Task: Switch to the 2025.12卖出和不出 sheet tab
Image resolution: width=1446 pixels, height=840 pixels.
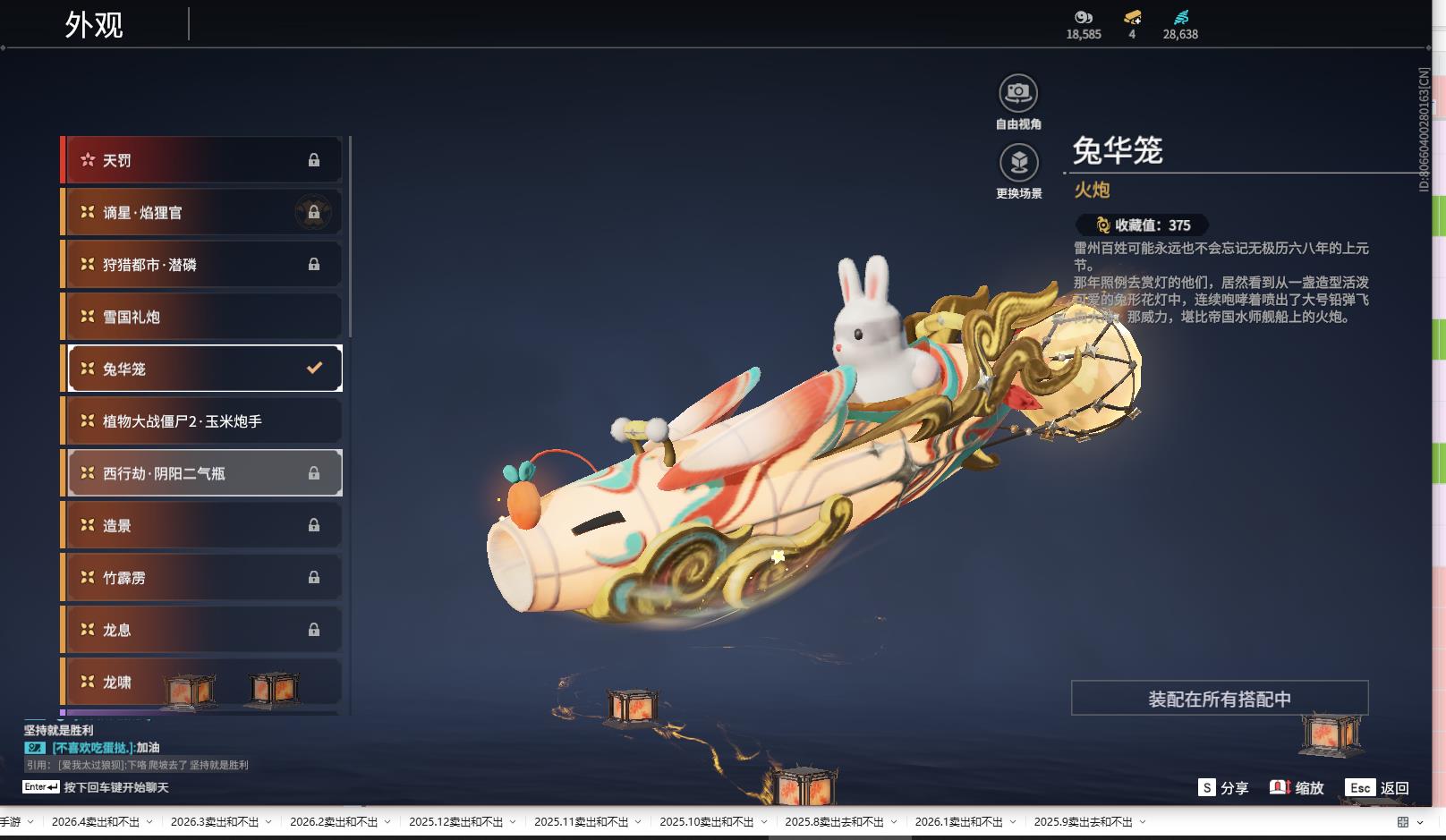Action: [x=455, y=822]
